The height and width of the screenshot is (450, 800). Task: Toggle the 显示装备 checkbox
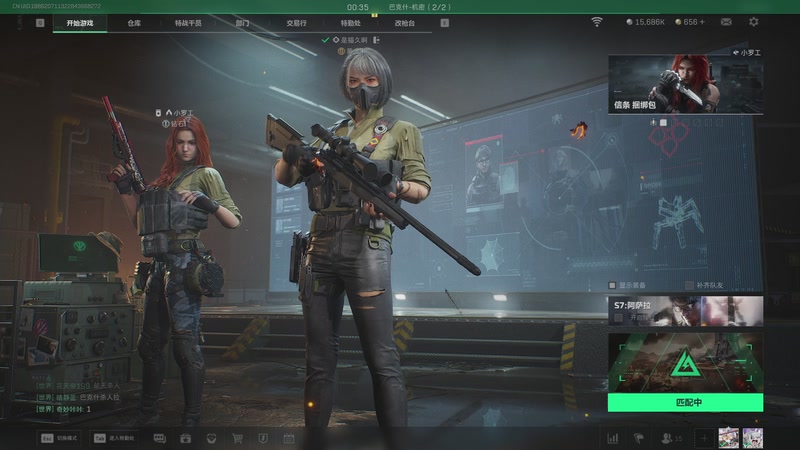pos(613,285)
